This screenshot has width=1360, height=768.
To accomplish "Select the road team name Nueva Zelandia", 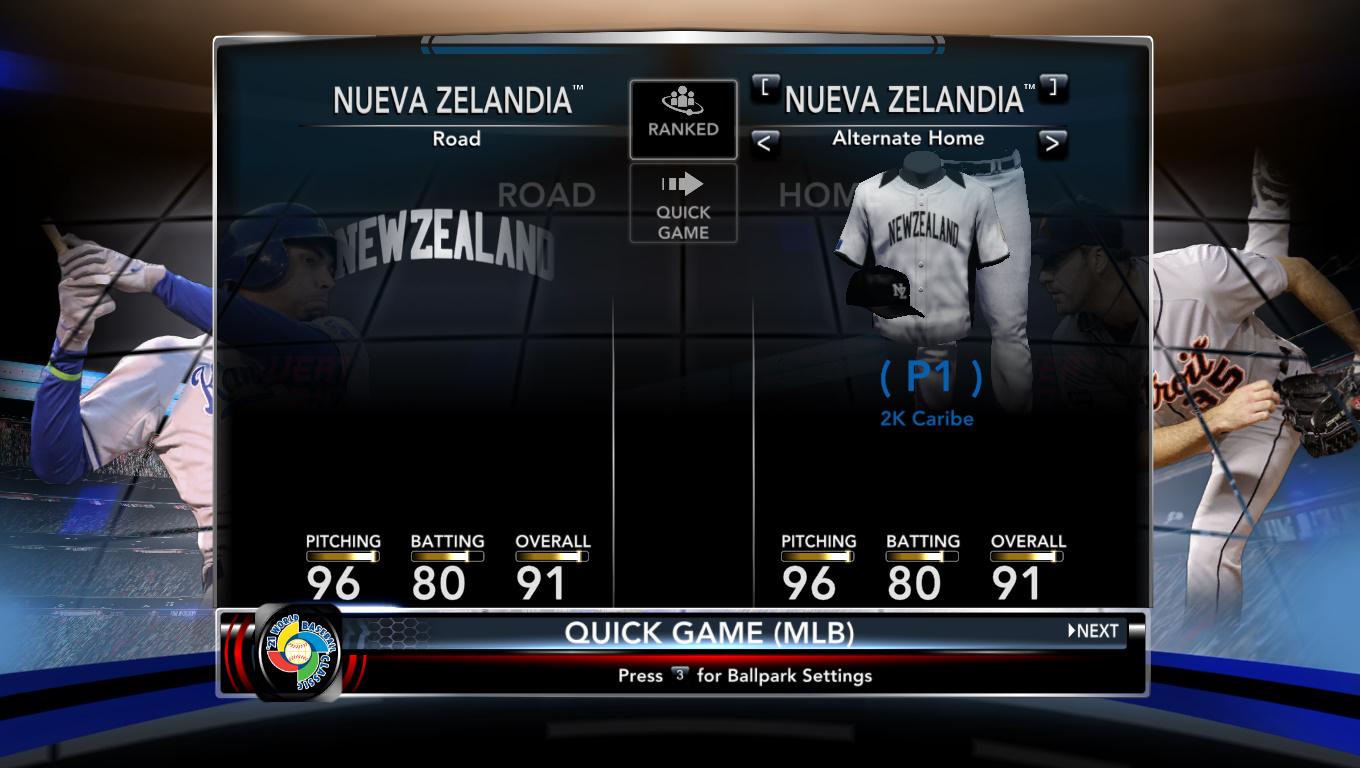I will point(452,101).
